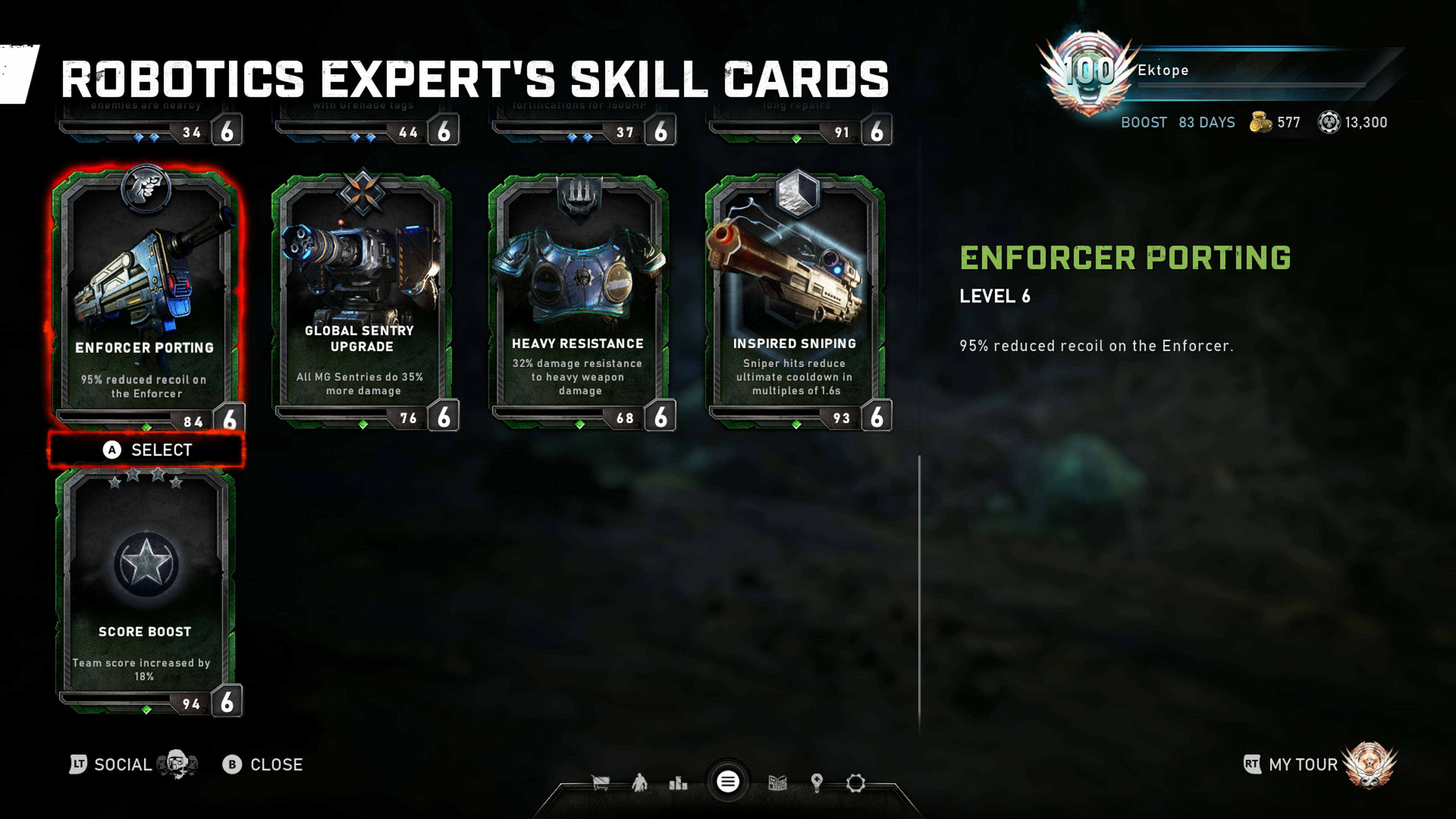Open the store shopping cart icon
The image size is (1456, 819).
600,783
